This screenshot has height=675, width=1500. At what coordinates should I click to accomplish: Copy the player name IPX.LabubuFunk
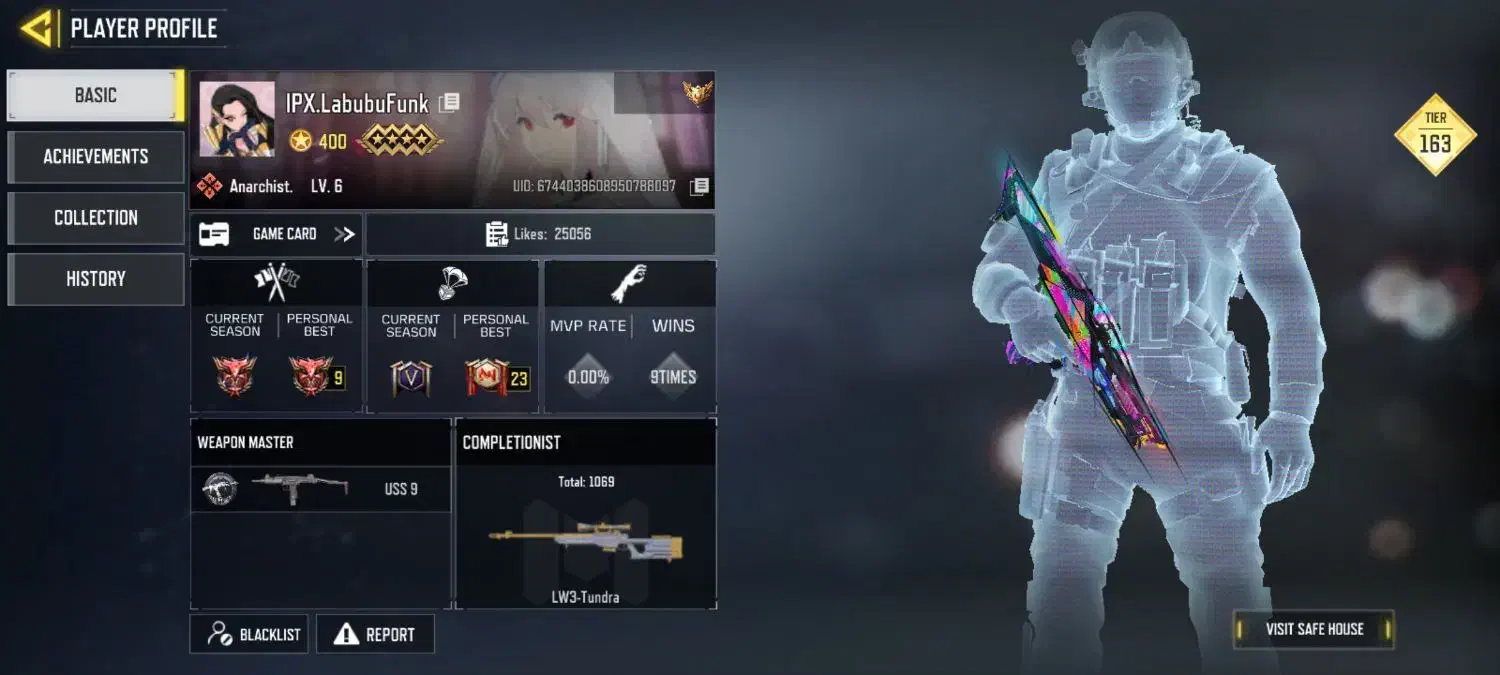click(450, 102)
